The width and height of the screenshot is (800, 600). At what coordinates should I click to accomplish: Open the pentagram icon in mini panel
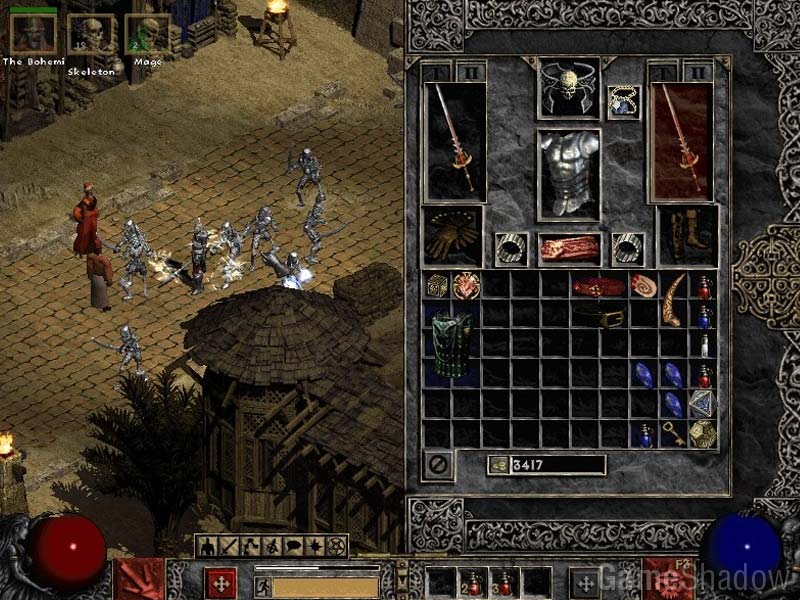click(337, 546)
